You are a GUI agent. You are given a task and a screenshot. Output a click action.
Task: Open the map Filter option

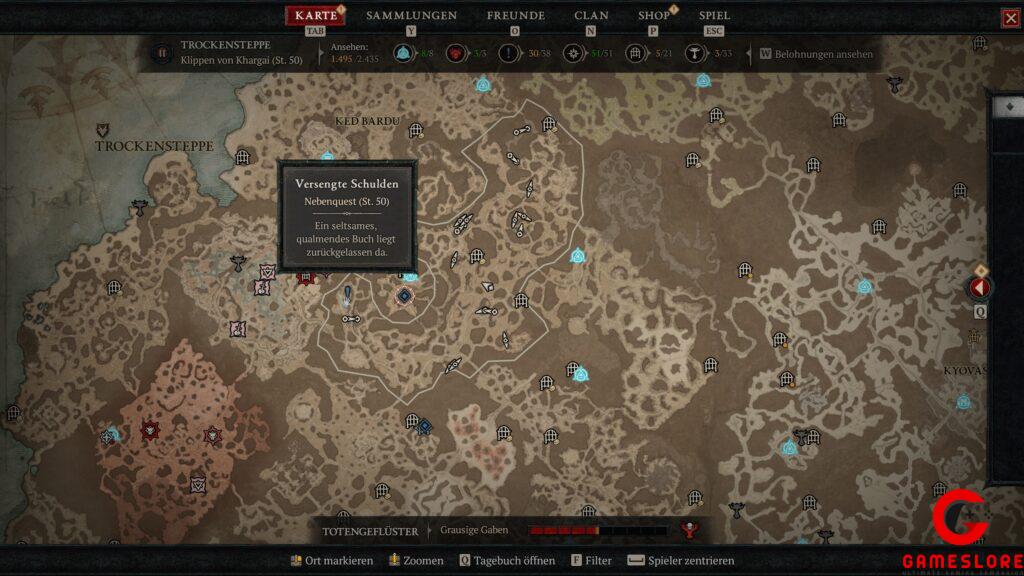[x=591, y=561]
